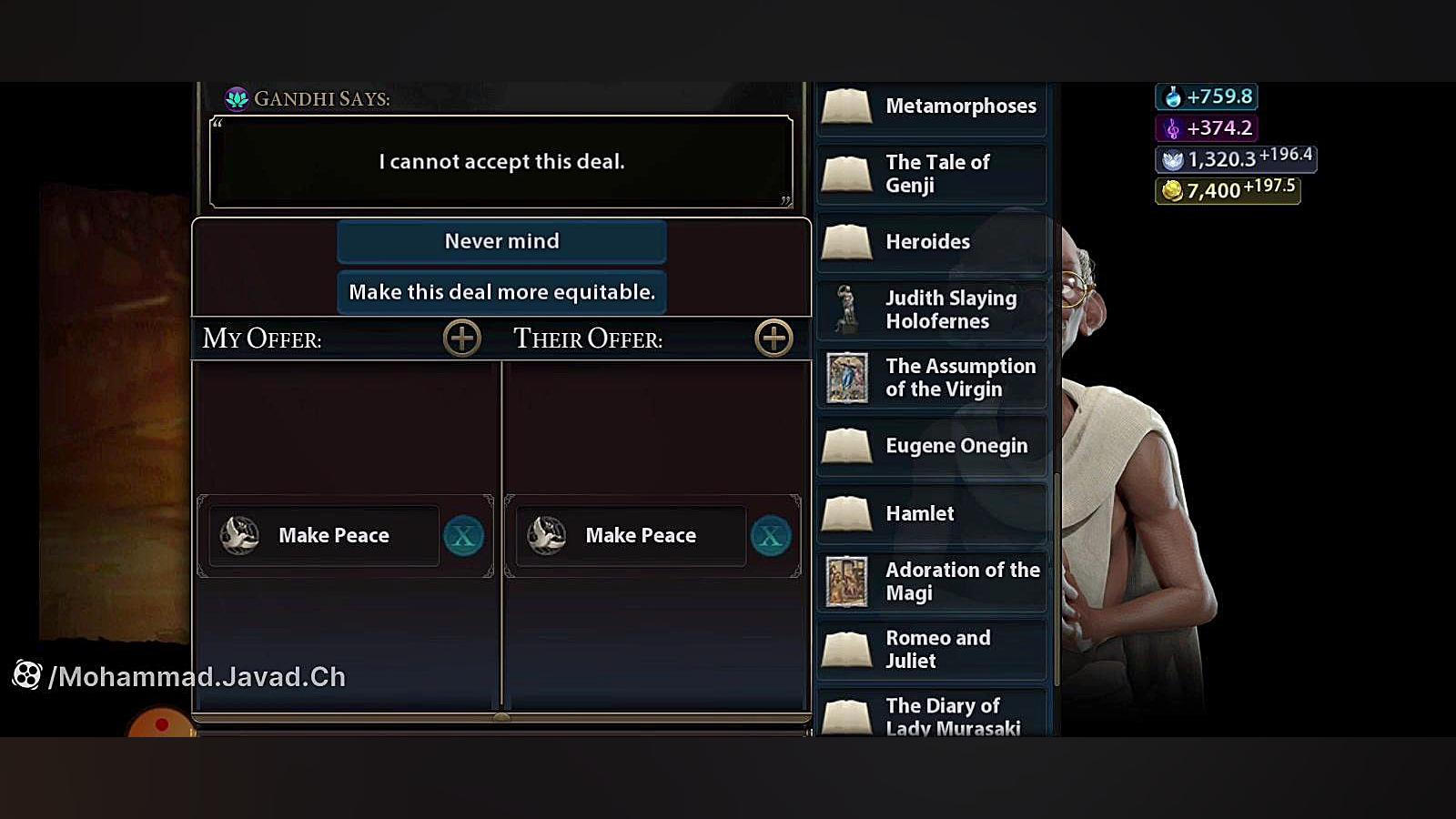Remove Make Peace from Their Offer

[x=771, y=536]
